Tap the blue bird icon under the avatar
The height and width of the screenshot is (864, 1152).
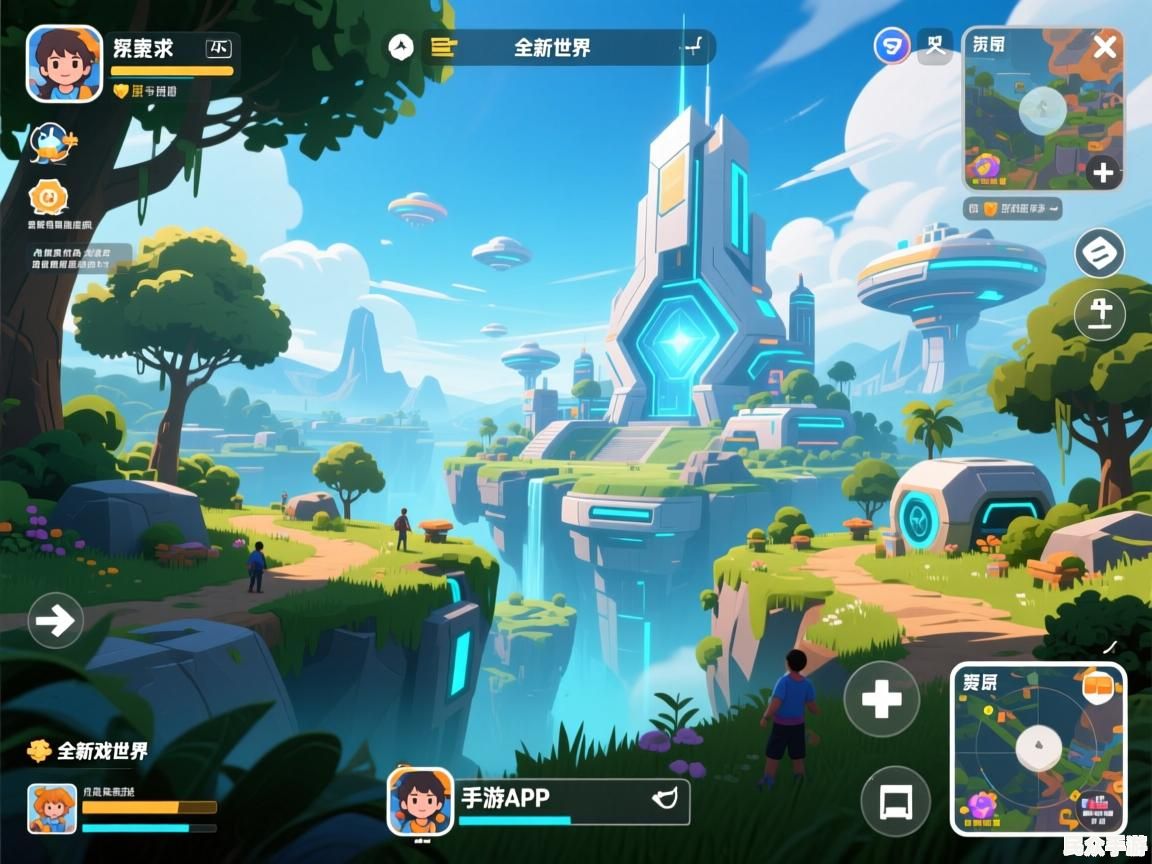pos(50,144)
